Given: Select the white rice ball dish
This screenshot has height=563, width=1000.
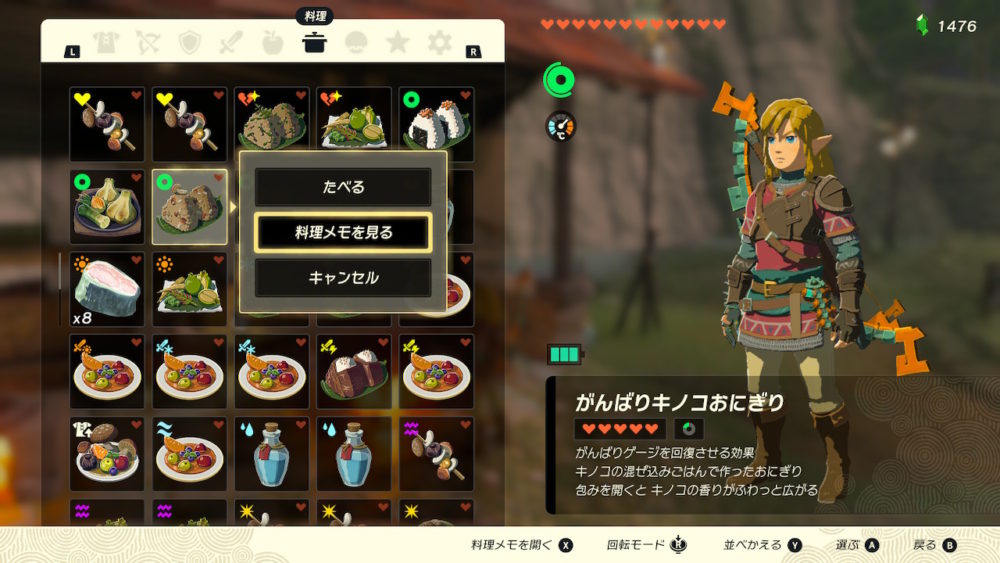Looking at the screenshot, I should tap(436, 124).
